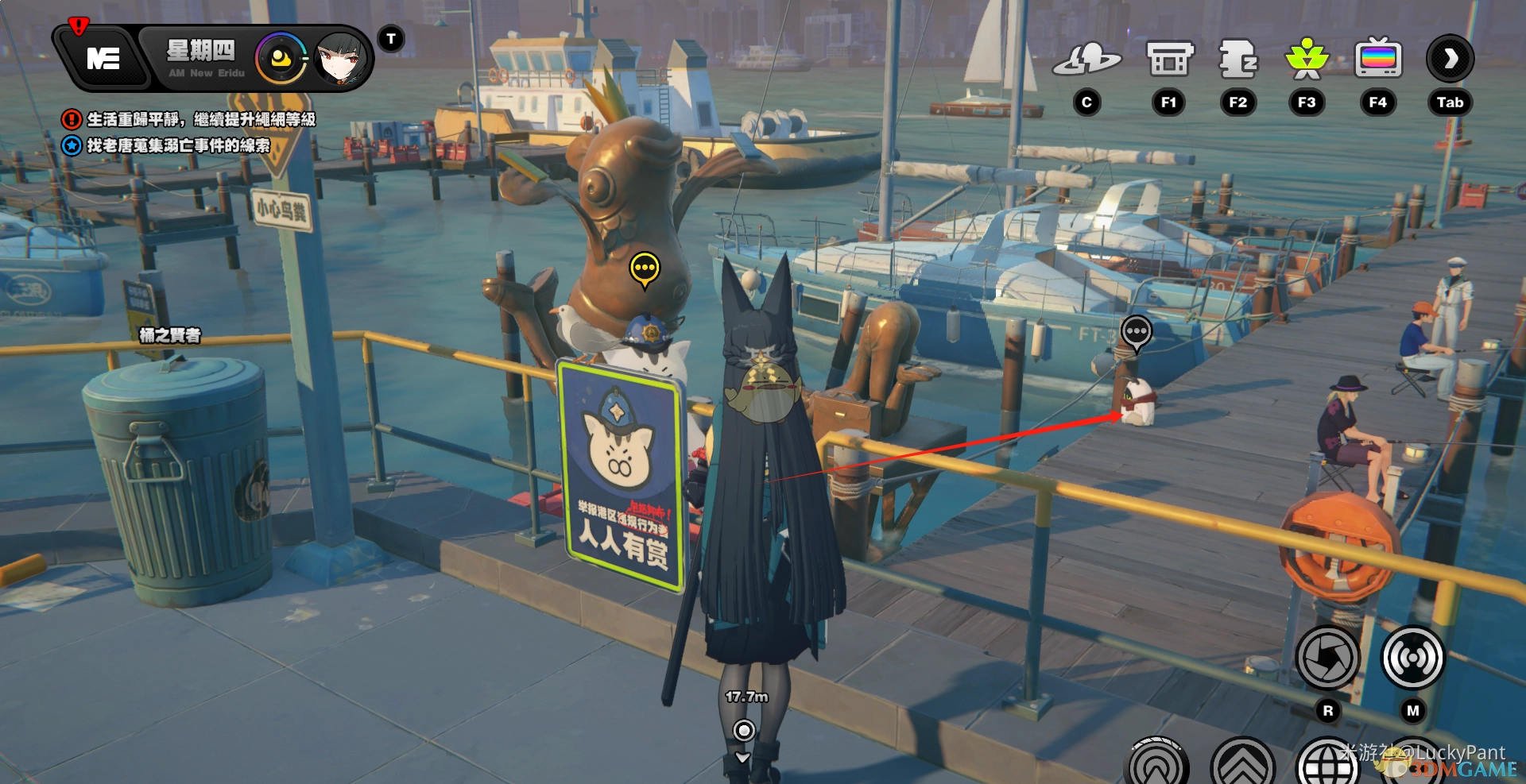This screenshot has height=784, width=1526.
Task: Open the storefront icon menu
Action: tap(1169, 60)
